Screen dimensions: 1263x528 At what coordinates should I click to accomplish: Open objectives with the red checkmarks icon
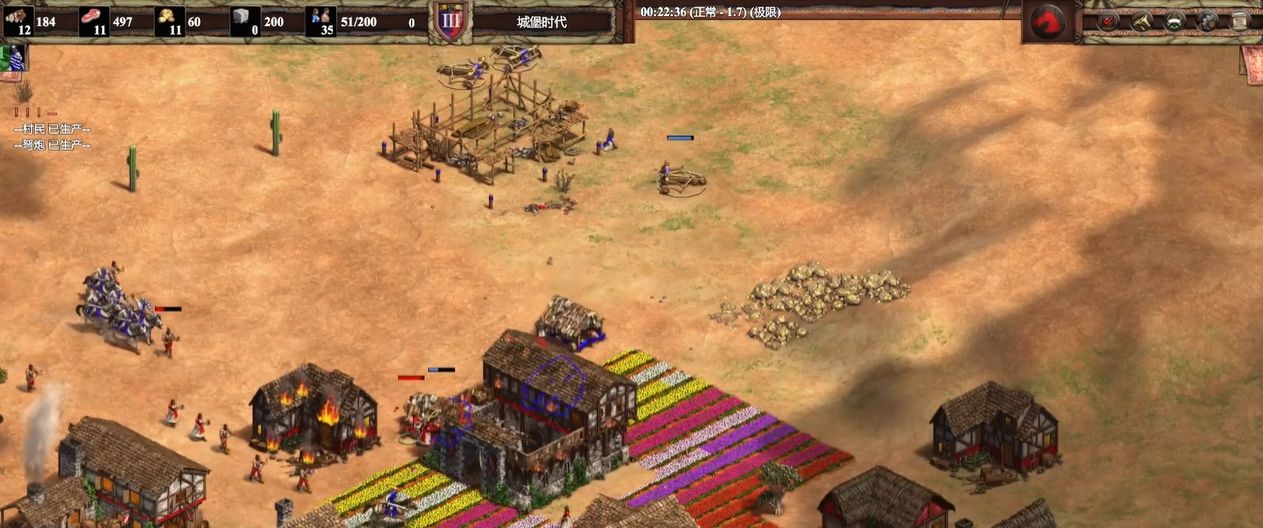coord(1108,21)
